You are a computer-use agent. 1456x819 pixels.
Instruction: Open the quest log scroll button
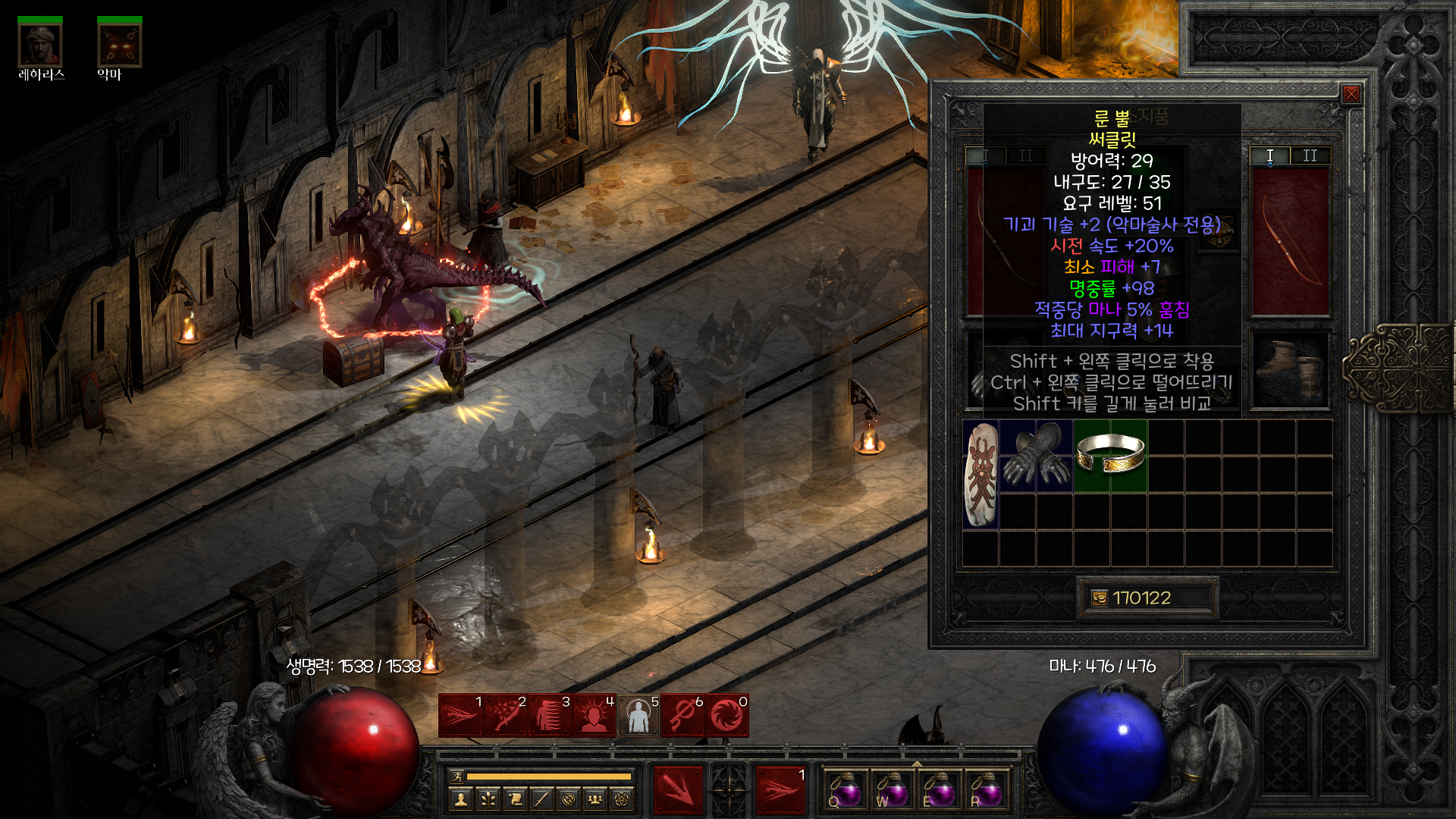pyautogui.click(x=515, y=799)
